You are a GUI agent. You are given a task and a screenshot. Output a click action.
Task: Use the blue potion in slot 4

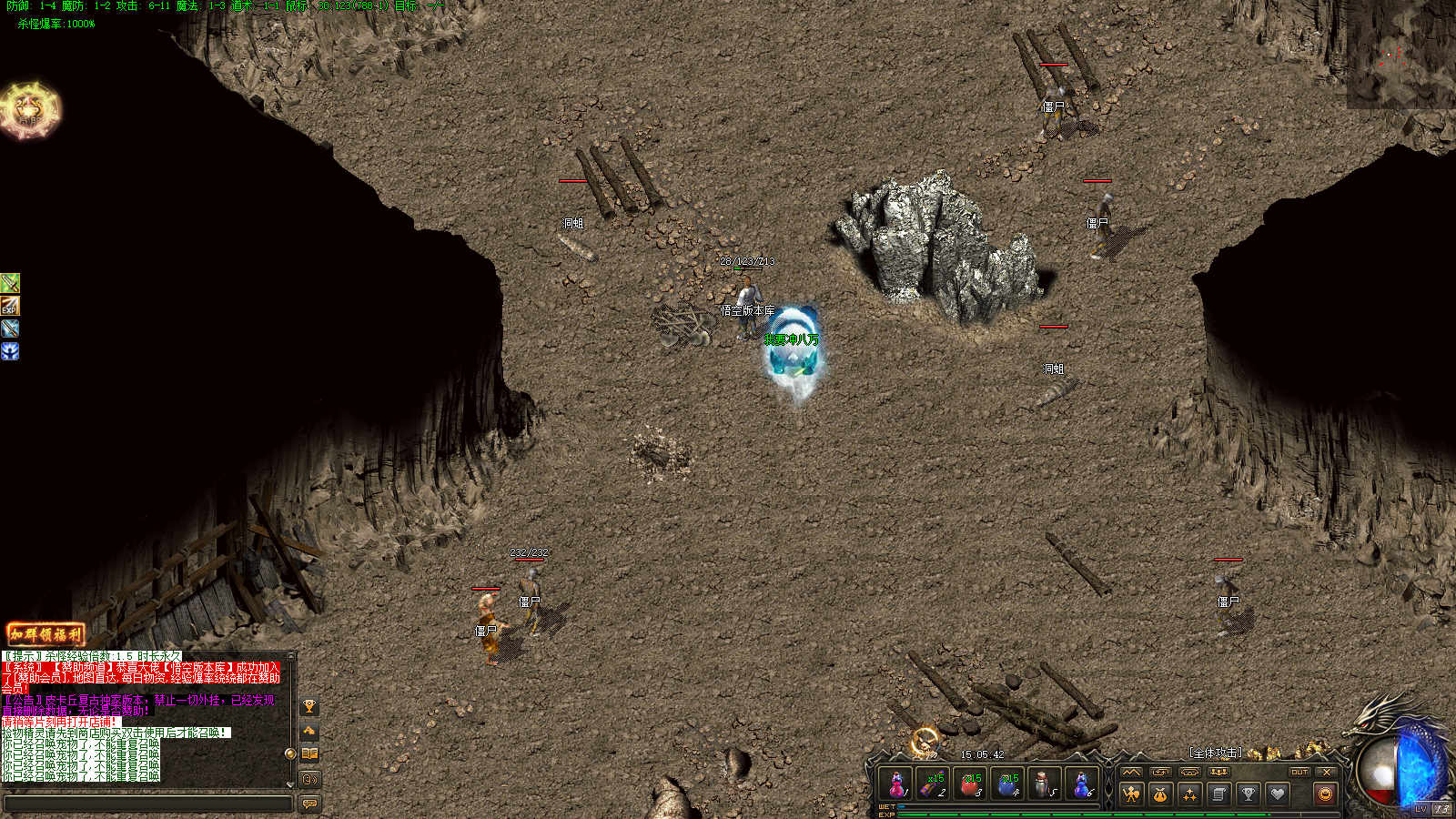tap(1008, 784)
